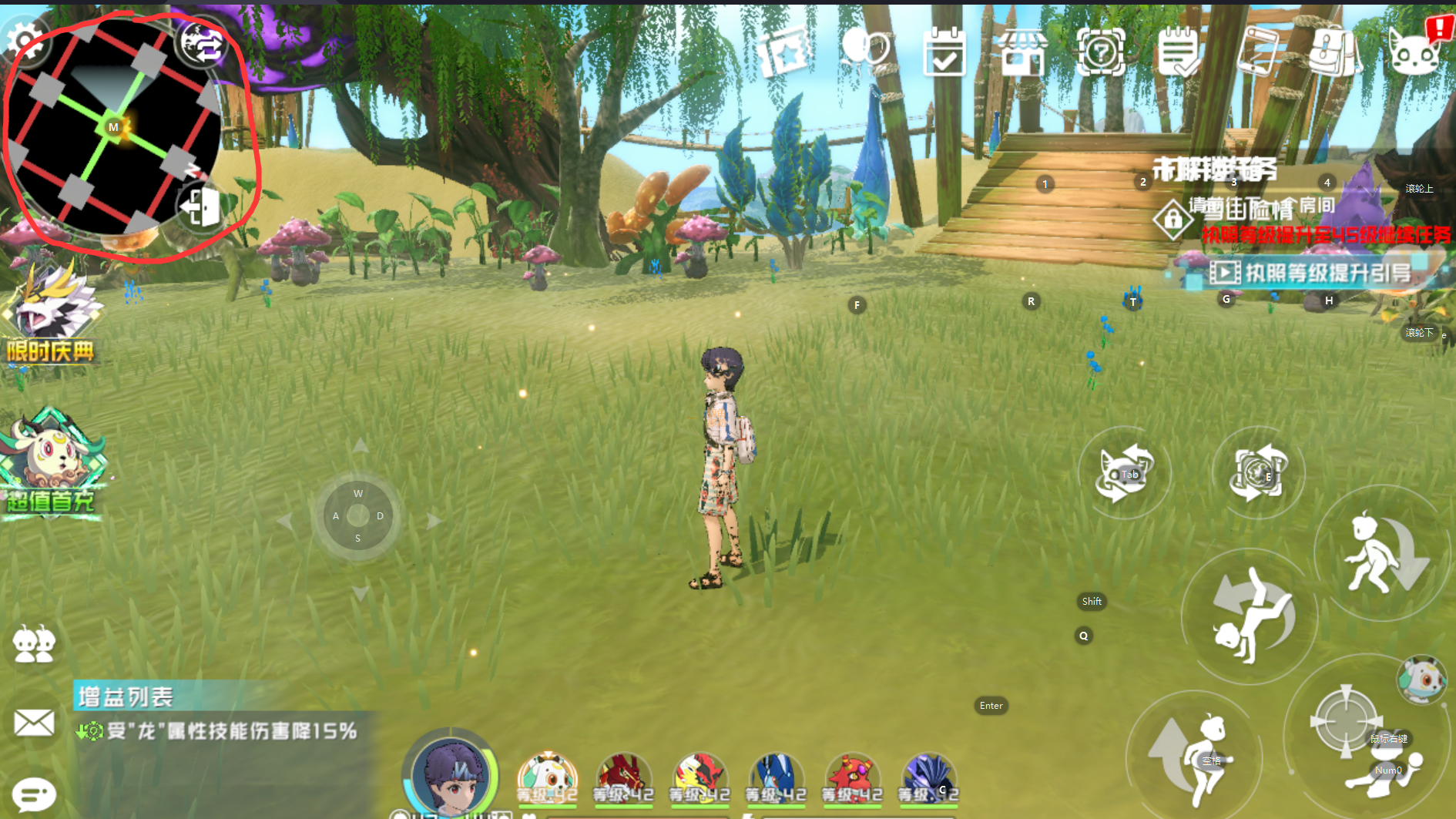Open the balloons icon in top bar

tap(866, 50)
